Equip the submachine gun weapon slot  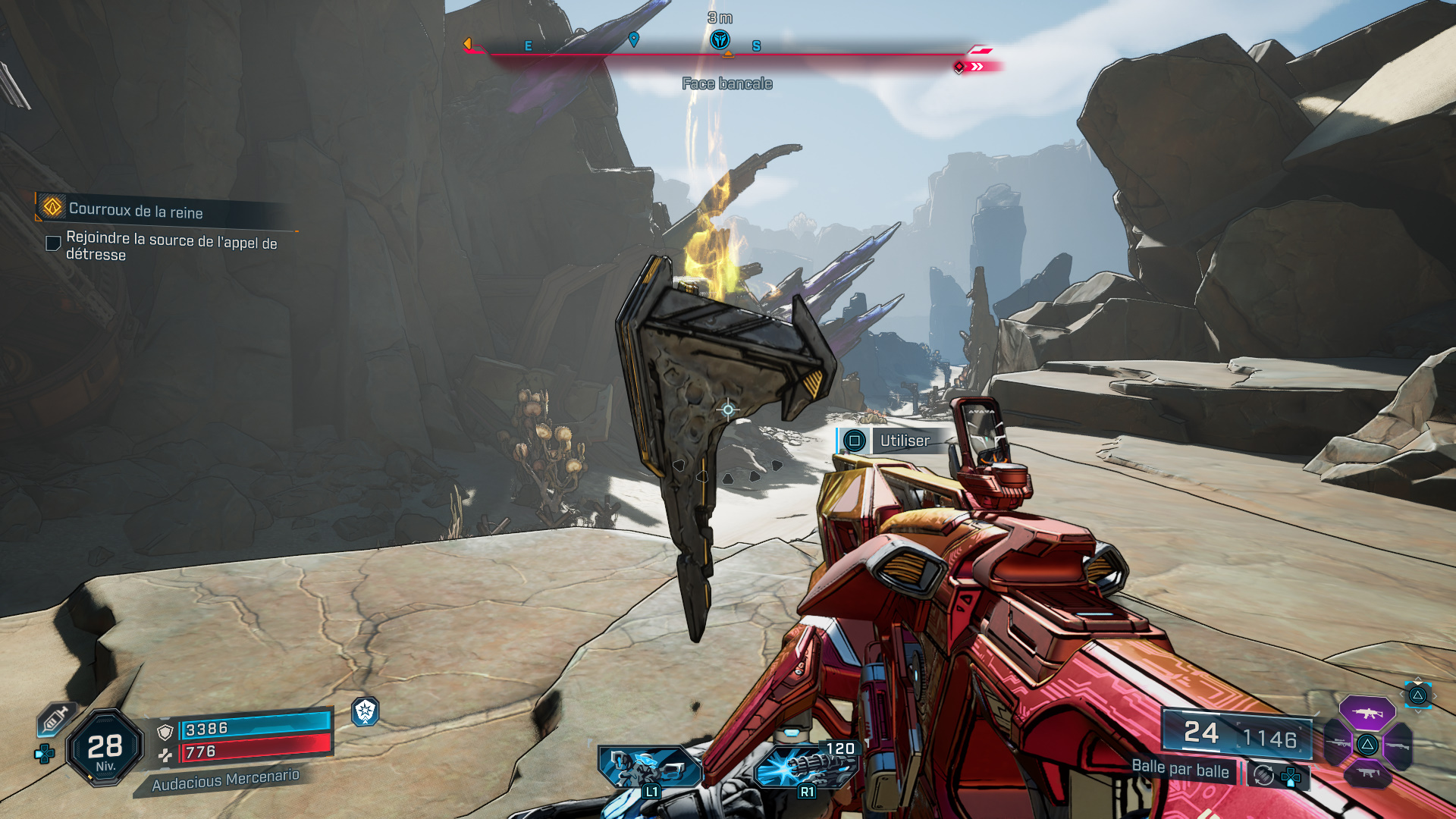click(1367, 773)
